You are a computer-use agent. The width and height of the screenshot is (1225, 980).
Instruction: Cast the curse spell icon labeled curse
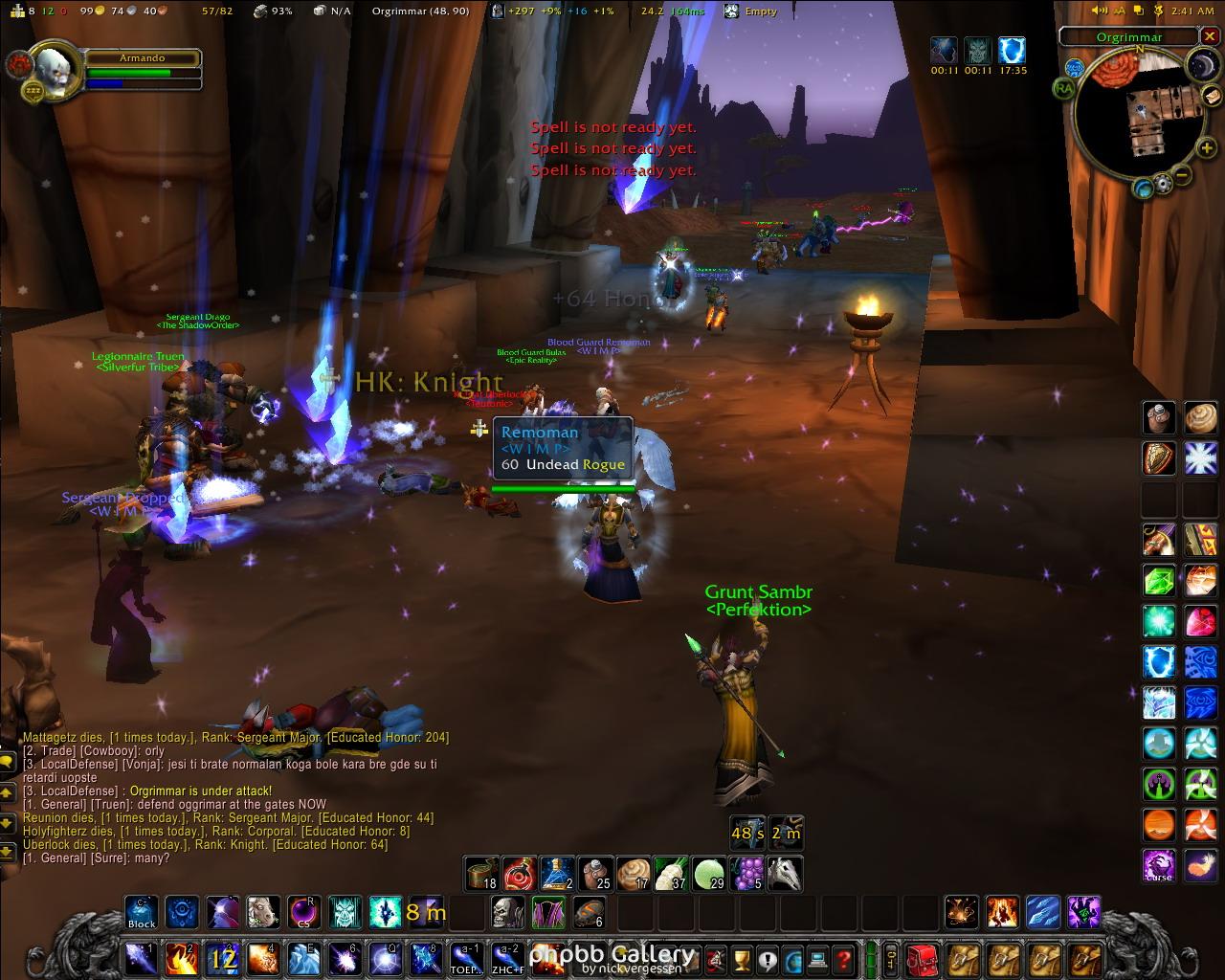pyautogui.click(x=1159, y=865)
